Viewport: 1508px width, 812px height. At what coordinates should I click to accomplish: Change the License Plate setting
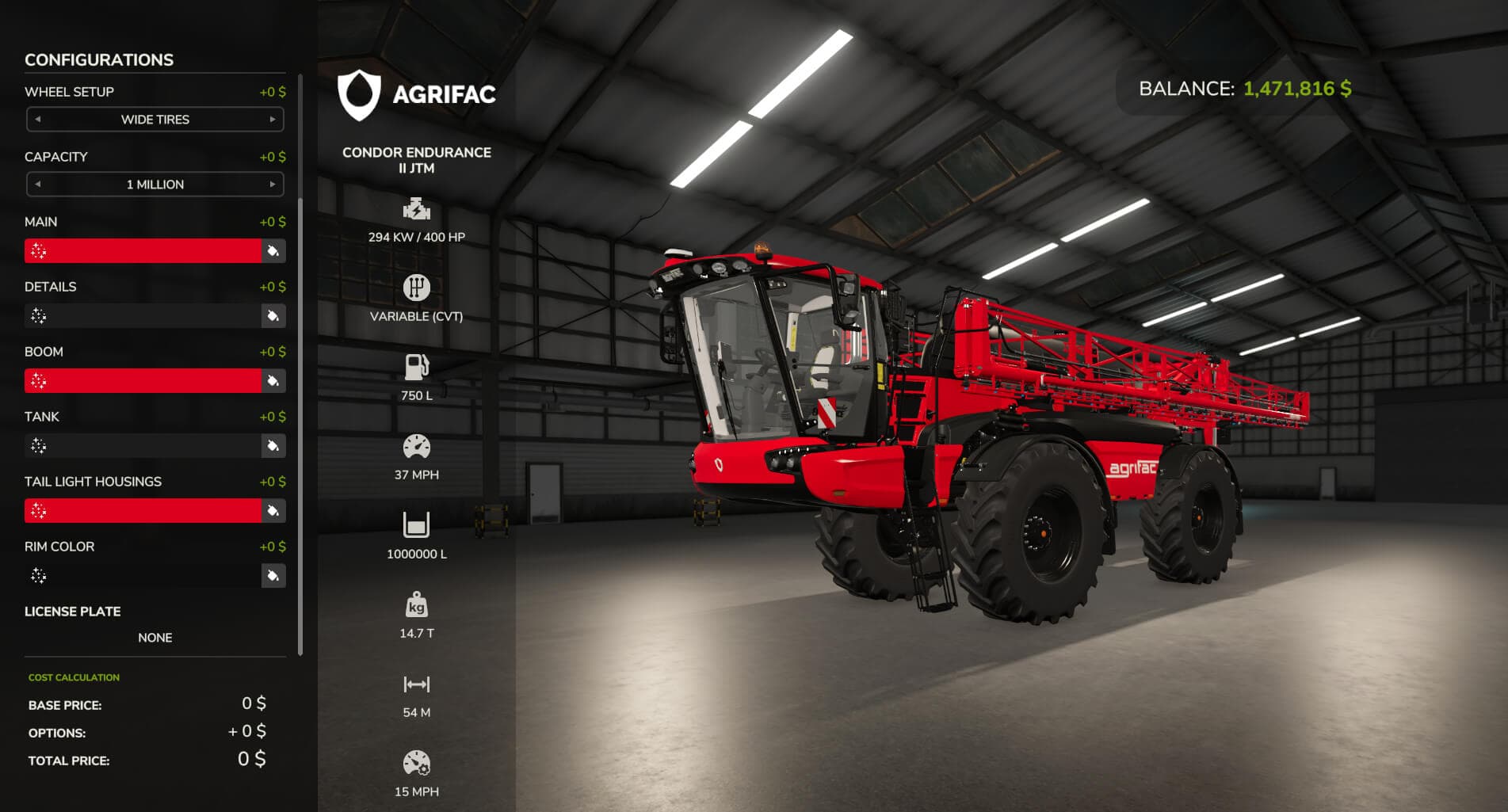click(x=155, y=638)
